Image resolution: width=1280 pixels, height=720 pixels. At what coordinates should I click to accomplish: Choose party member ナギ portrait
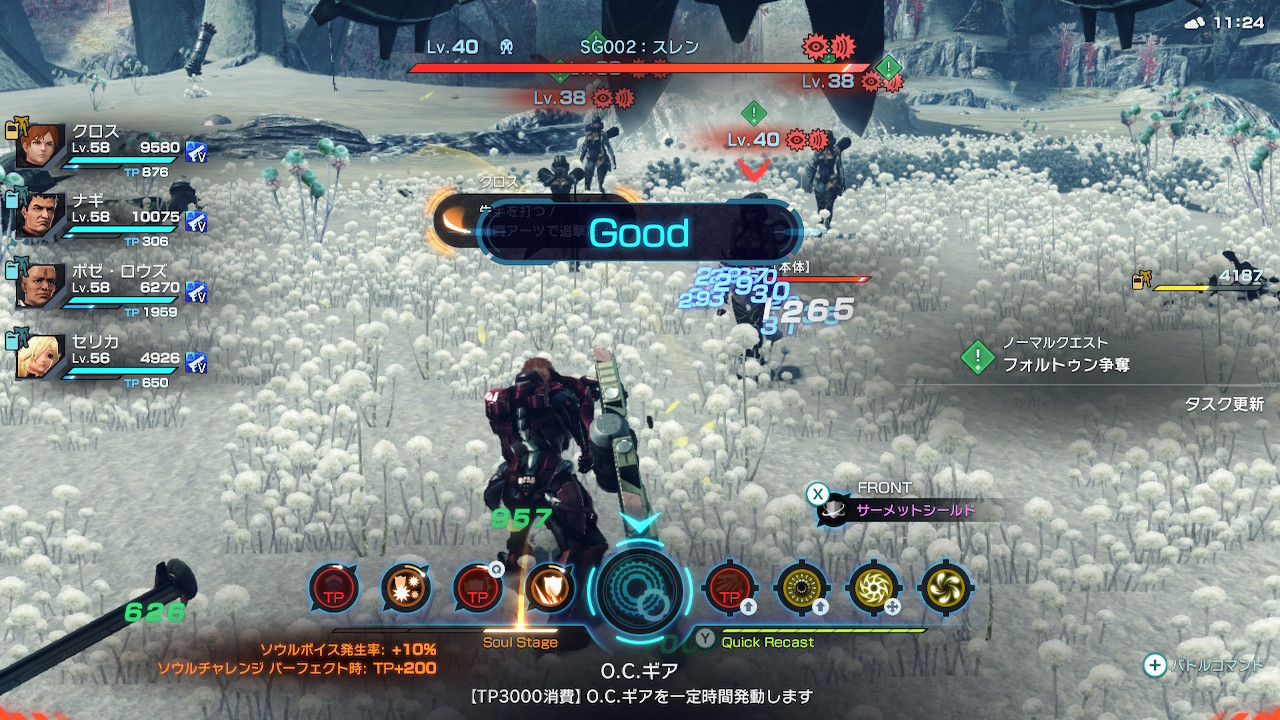tap(41, 216)
